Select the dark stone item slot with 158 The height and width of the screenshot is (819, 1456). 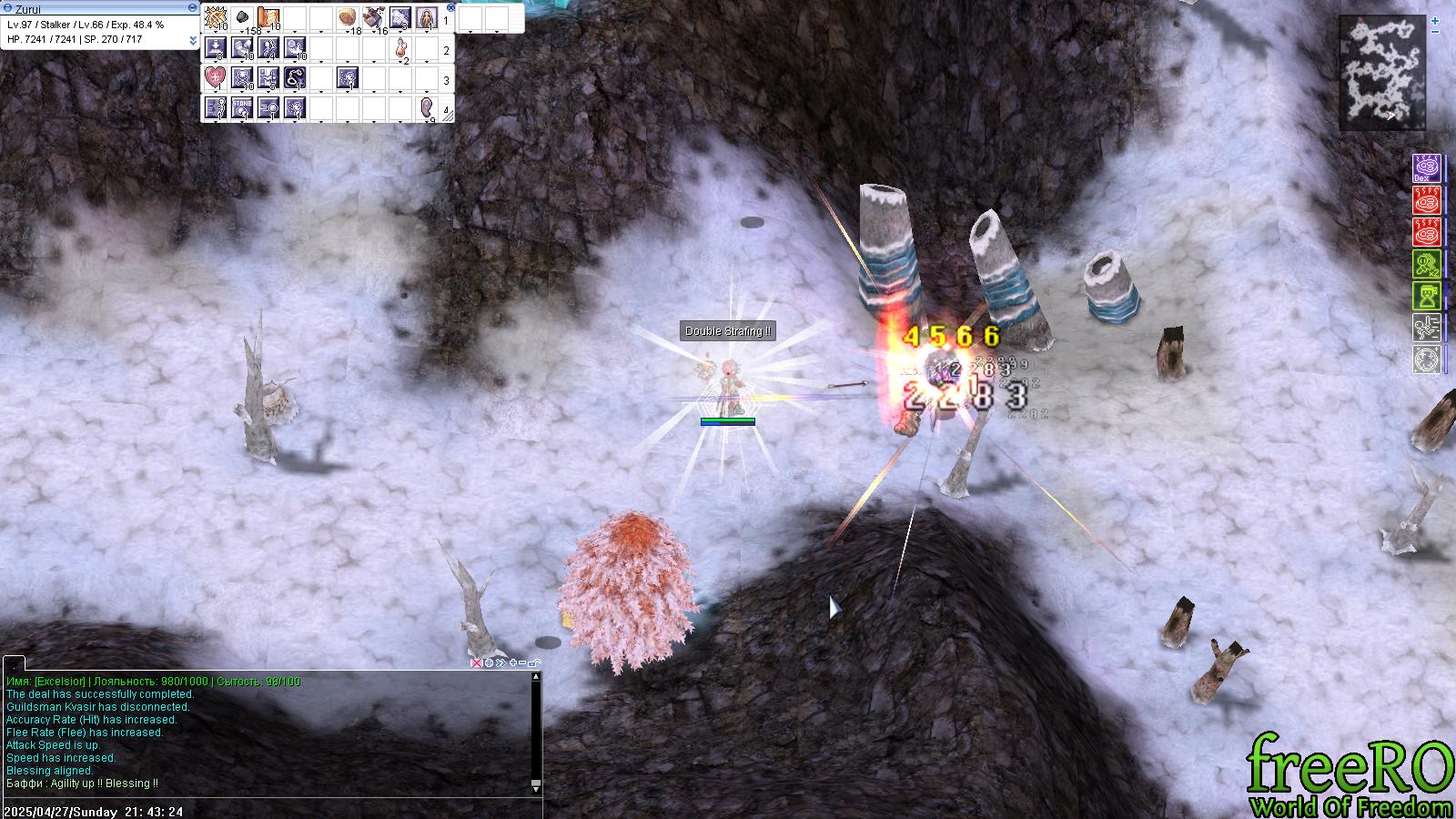click(241, 17)
